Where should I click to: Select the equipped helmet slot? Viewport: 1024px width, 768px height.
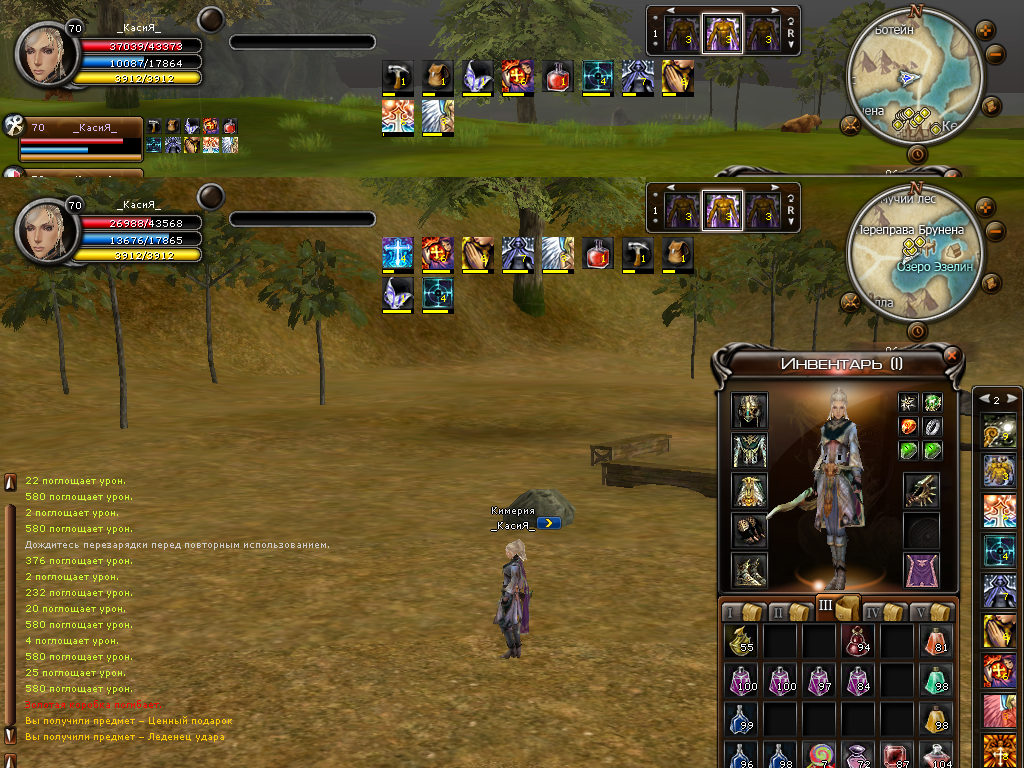749,411
